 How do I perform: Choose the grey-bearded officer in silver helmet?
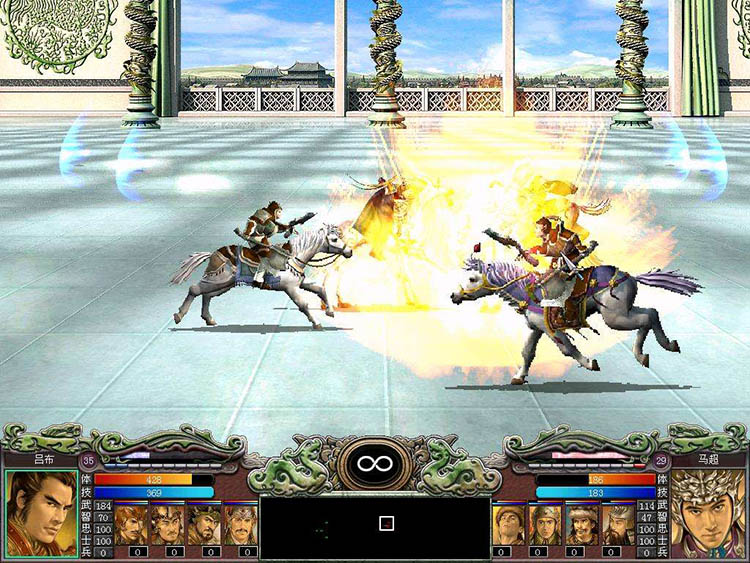point(618,524)
